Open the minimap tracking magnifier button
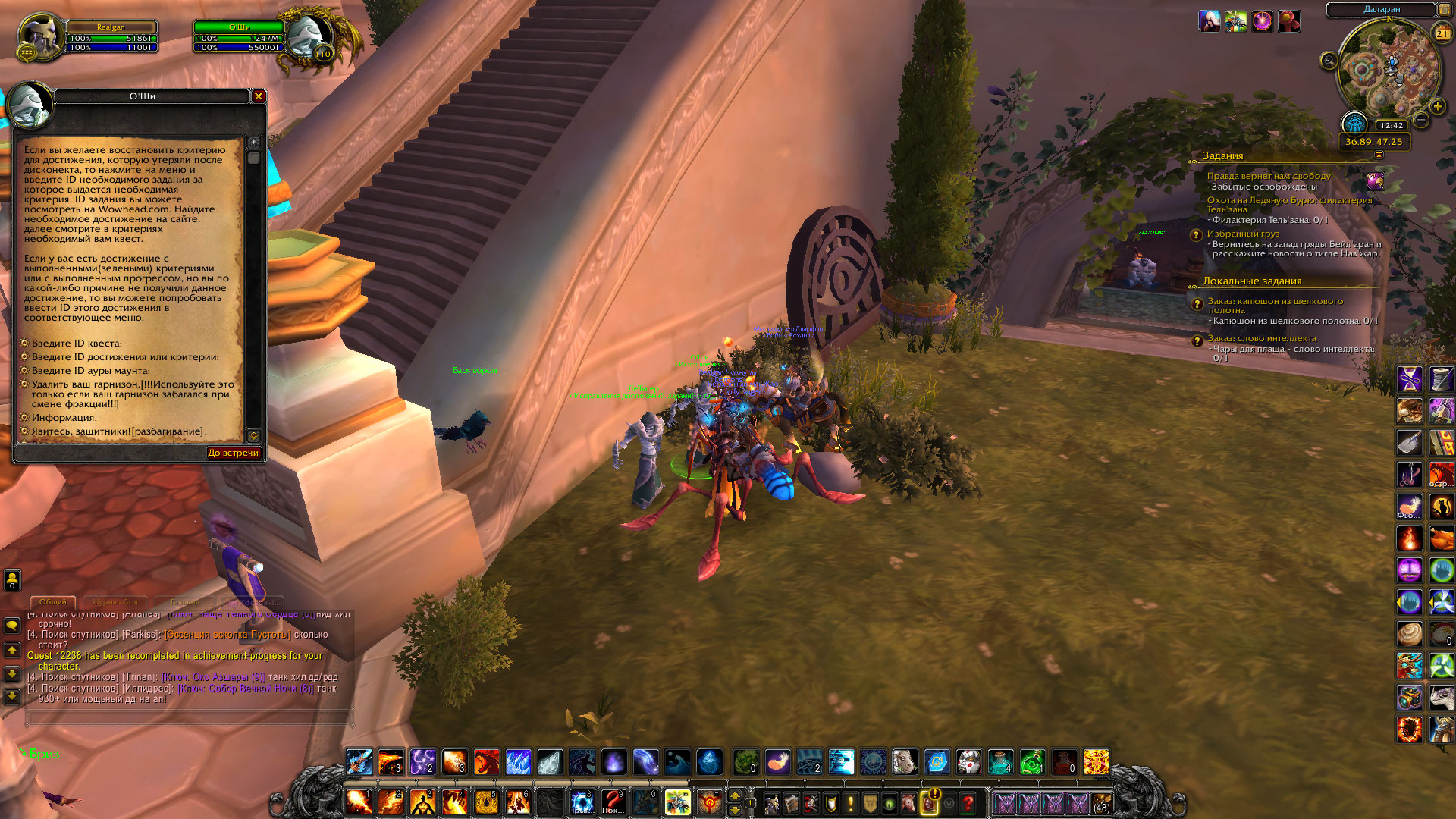Screen dimensions: 1456x819 coord(1329,61)
